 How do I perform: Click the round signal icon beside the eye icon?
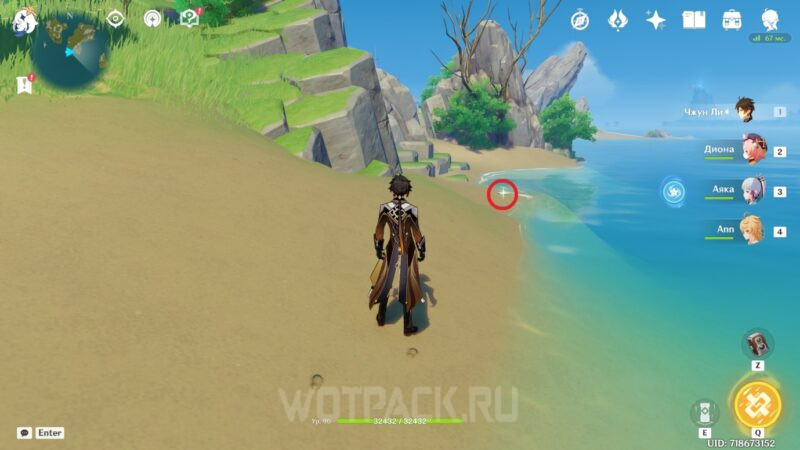tap(152, 18)
